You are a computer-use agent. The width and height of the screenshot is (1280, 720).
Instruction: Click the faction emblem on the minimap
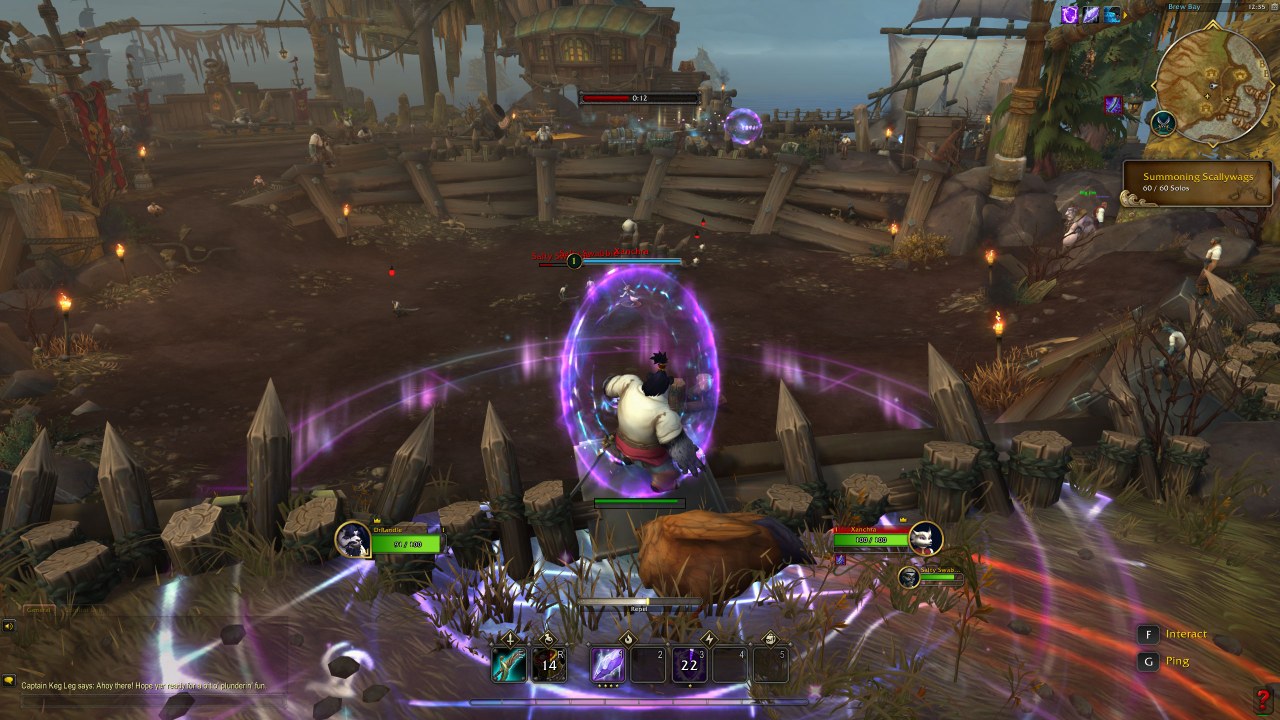click(x=1163, y=124)
